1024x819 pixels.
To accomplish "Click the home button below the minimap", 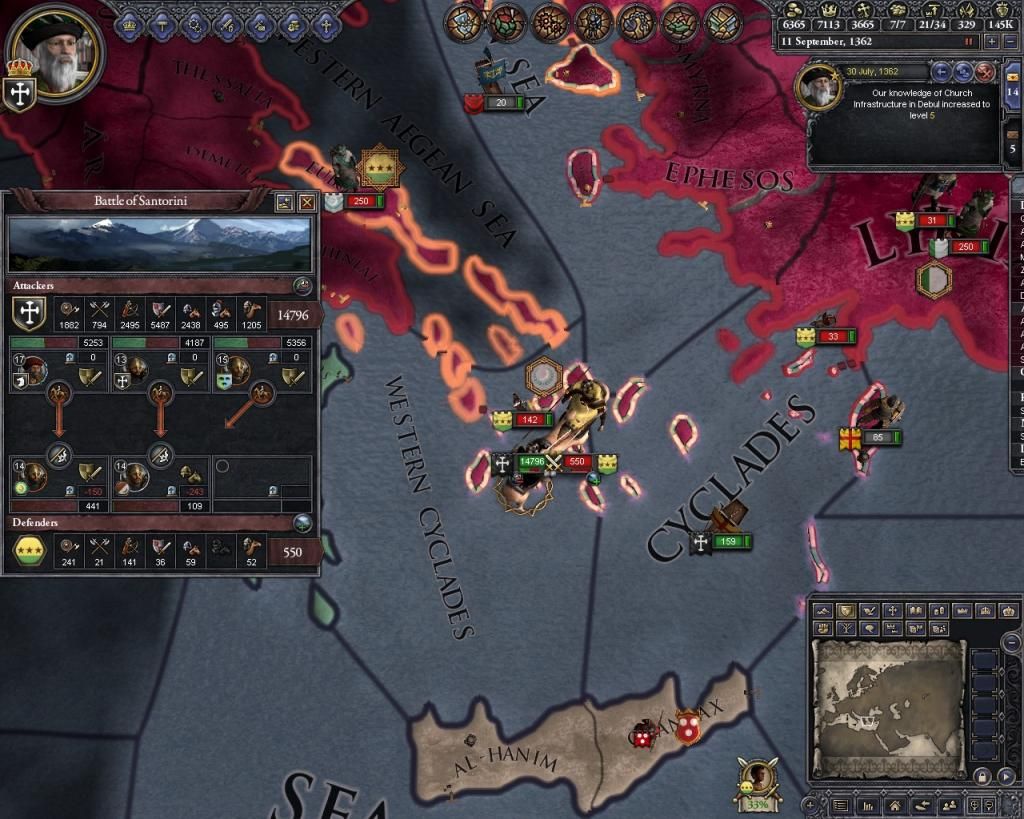I will (897, 805).
